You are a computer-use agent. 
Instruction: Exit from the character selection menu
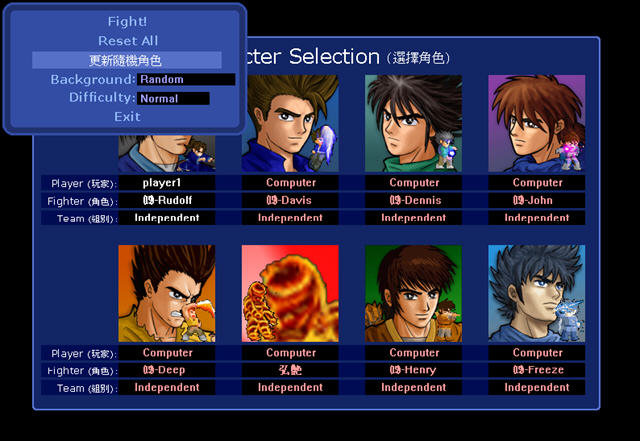pos(127,117)
